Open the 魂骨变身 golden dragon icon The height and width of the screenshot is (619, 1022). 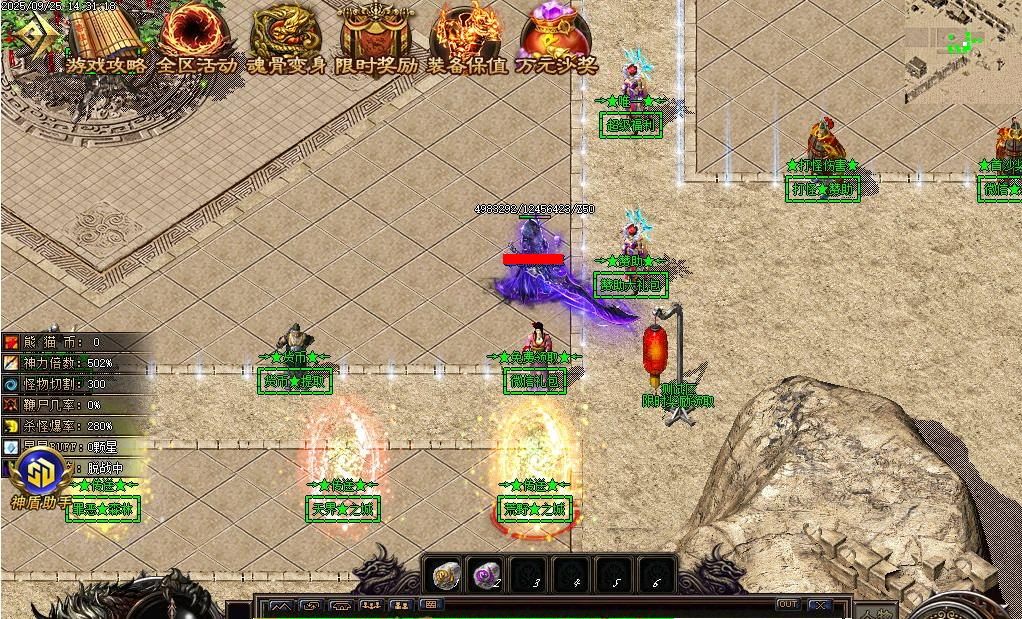[286, 40]
